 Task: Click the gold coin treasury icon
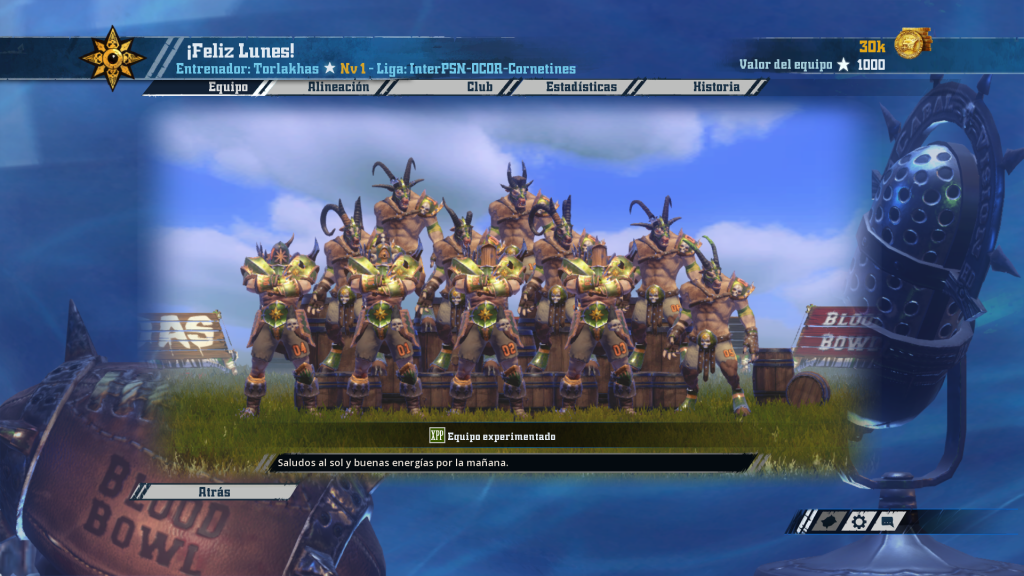(911, 44)
